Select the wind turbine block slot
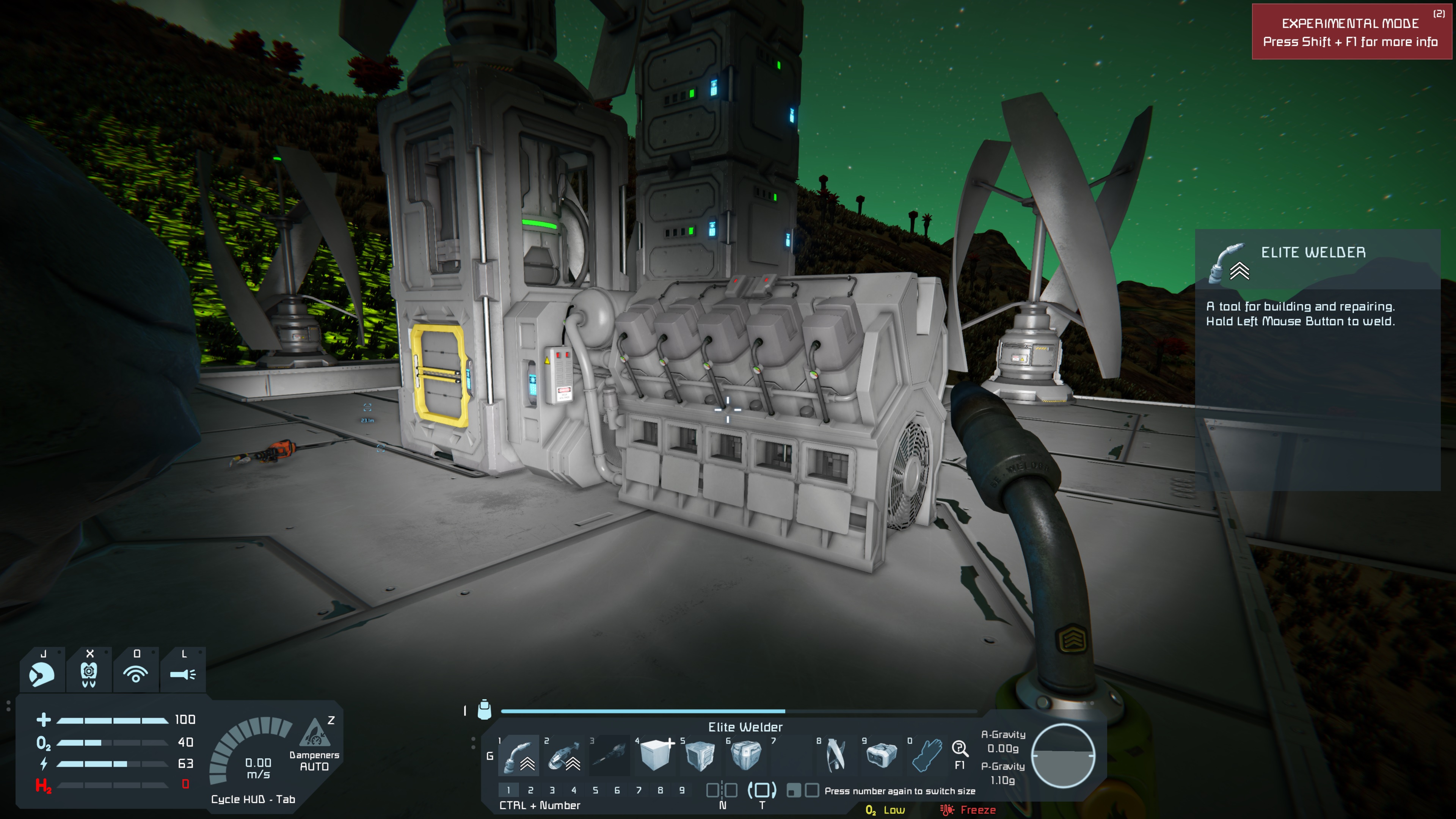Image resolution: width=1456 pixels, height=819 pixels. (836, 756)
